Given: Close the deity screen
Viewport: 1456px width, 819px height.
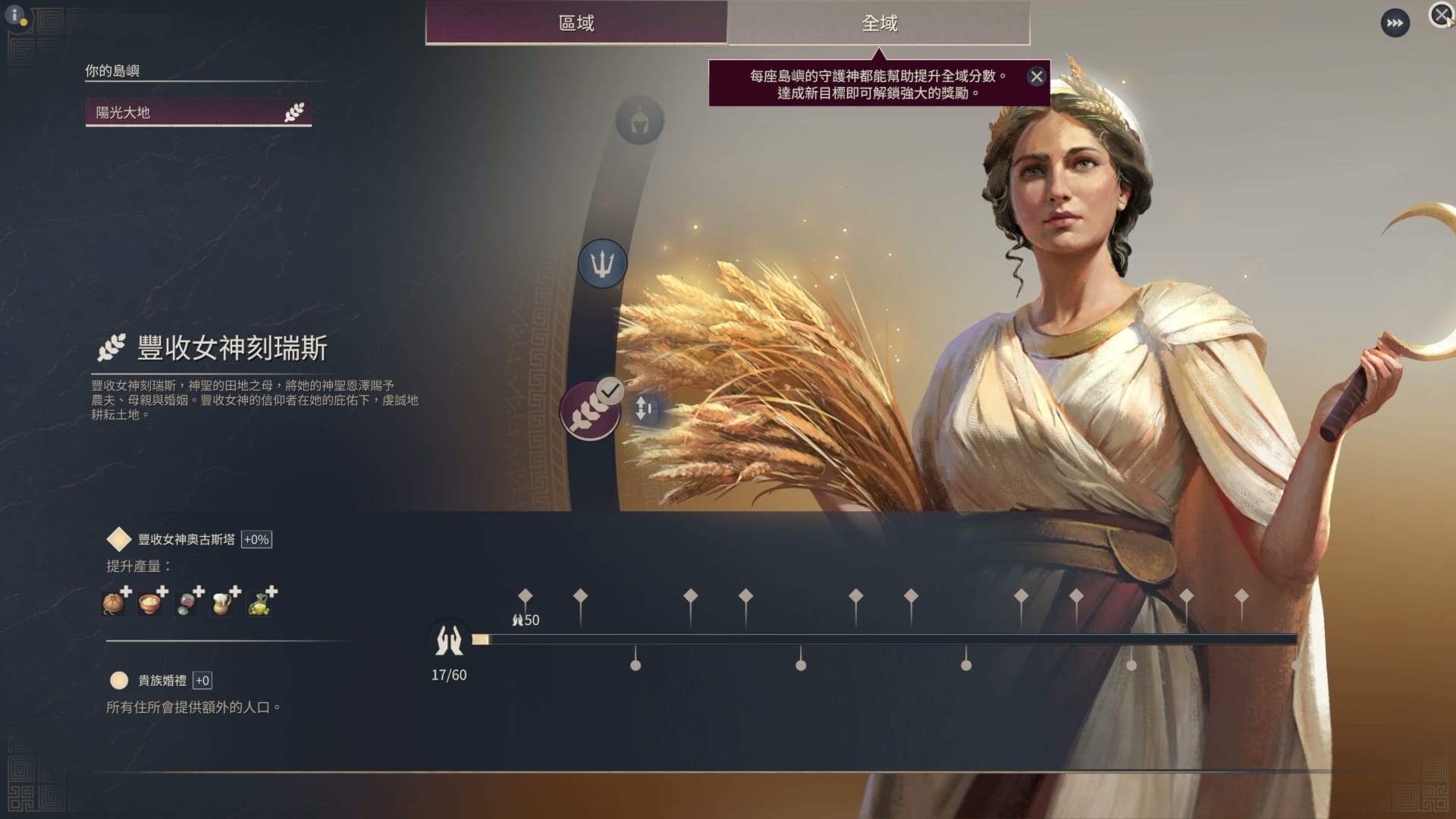Looking at the screenshot, I should [x=1440, y=14].
